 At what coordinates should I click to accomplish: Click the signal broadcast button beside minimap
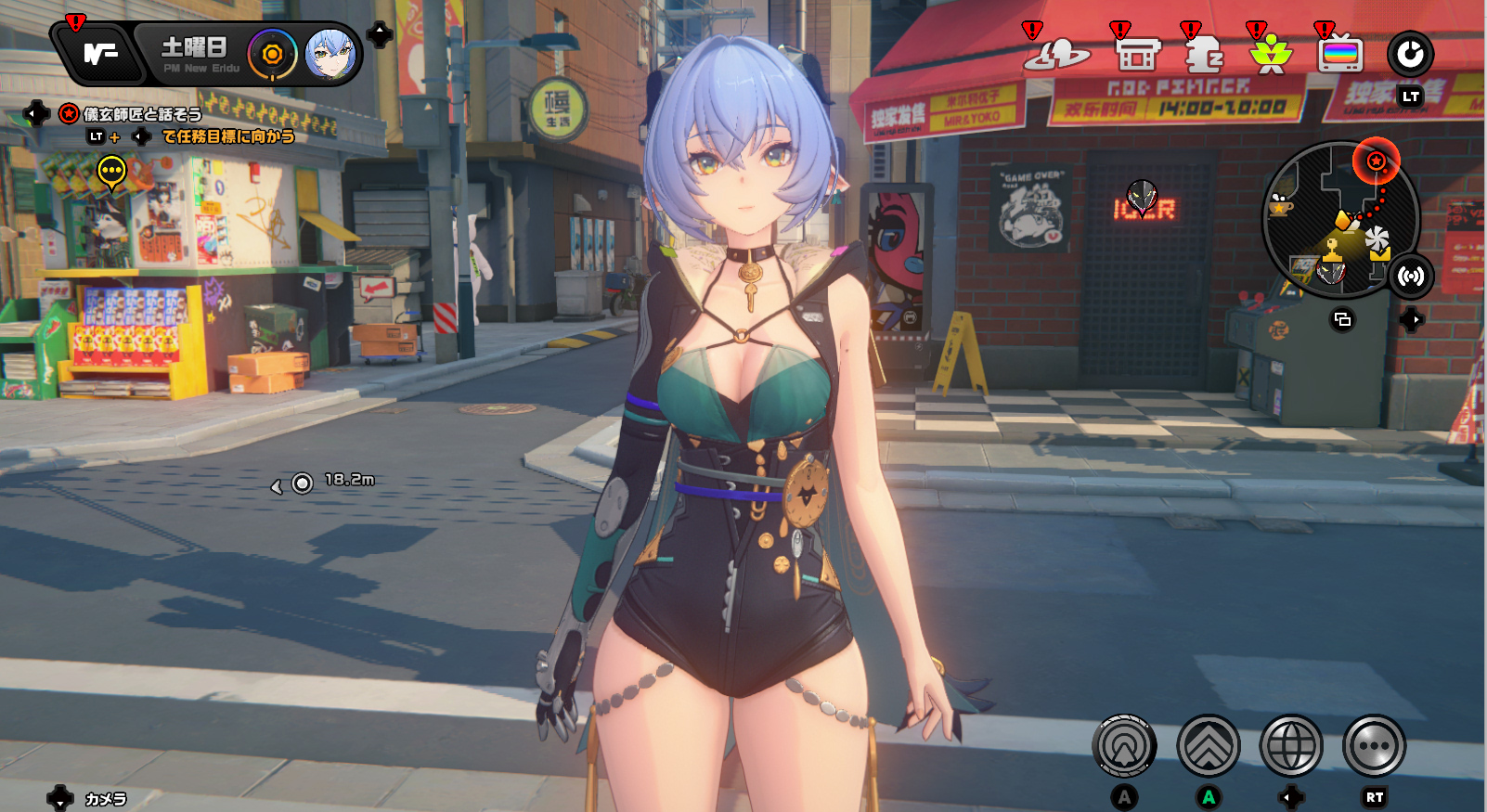[x=1411, y=276]
